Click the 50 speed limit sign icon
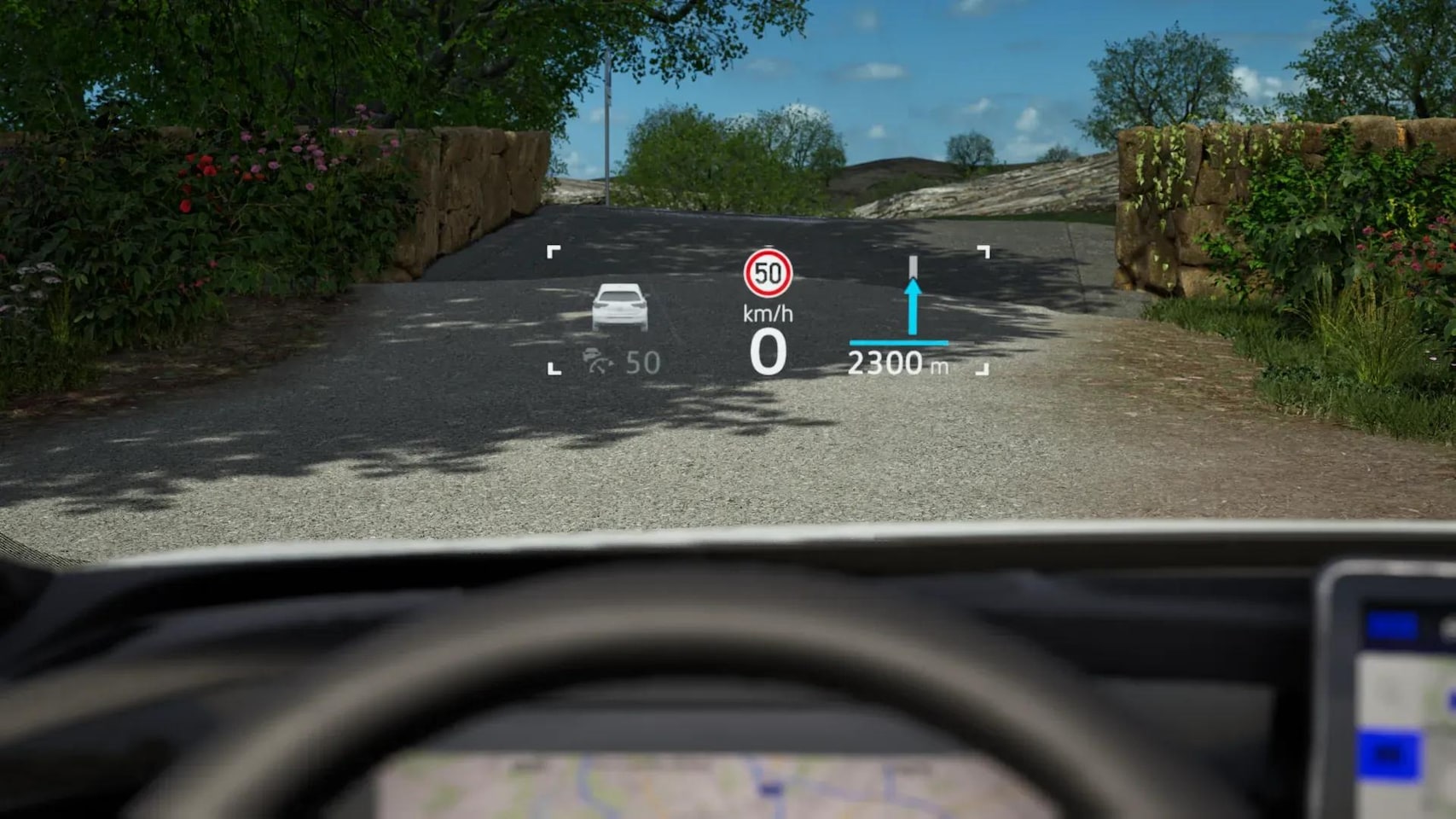 [x=768, y=273]
